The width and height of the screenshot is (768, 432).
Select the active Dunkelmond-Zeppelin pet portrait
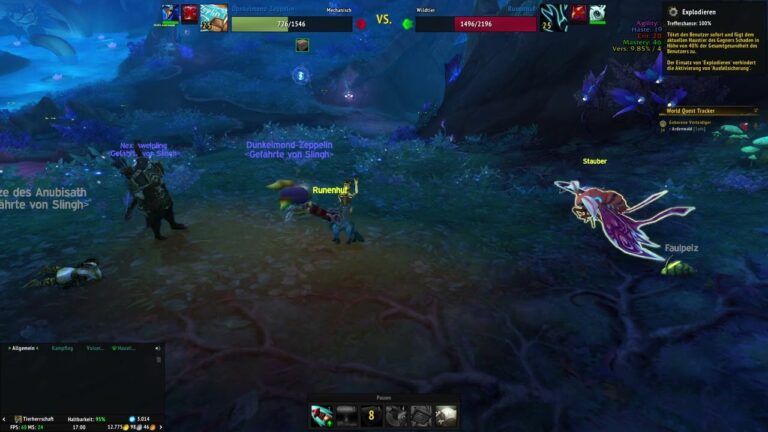click(x=214, y=16)
